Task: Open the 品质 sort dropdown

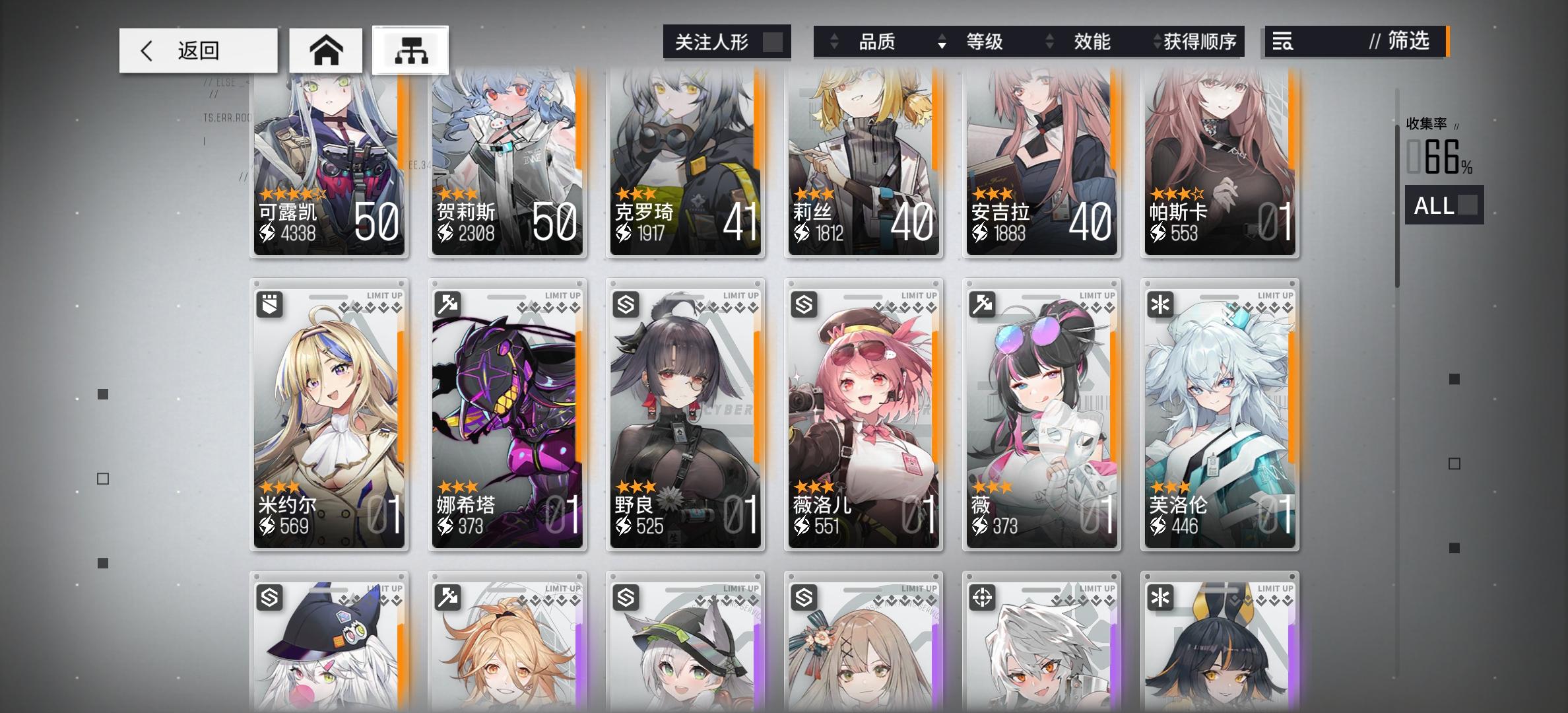Action: click(x=879, y=42)
